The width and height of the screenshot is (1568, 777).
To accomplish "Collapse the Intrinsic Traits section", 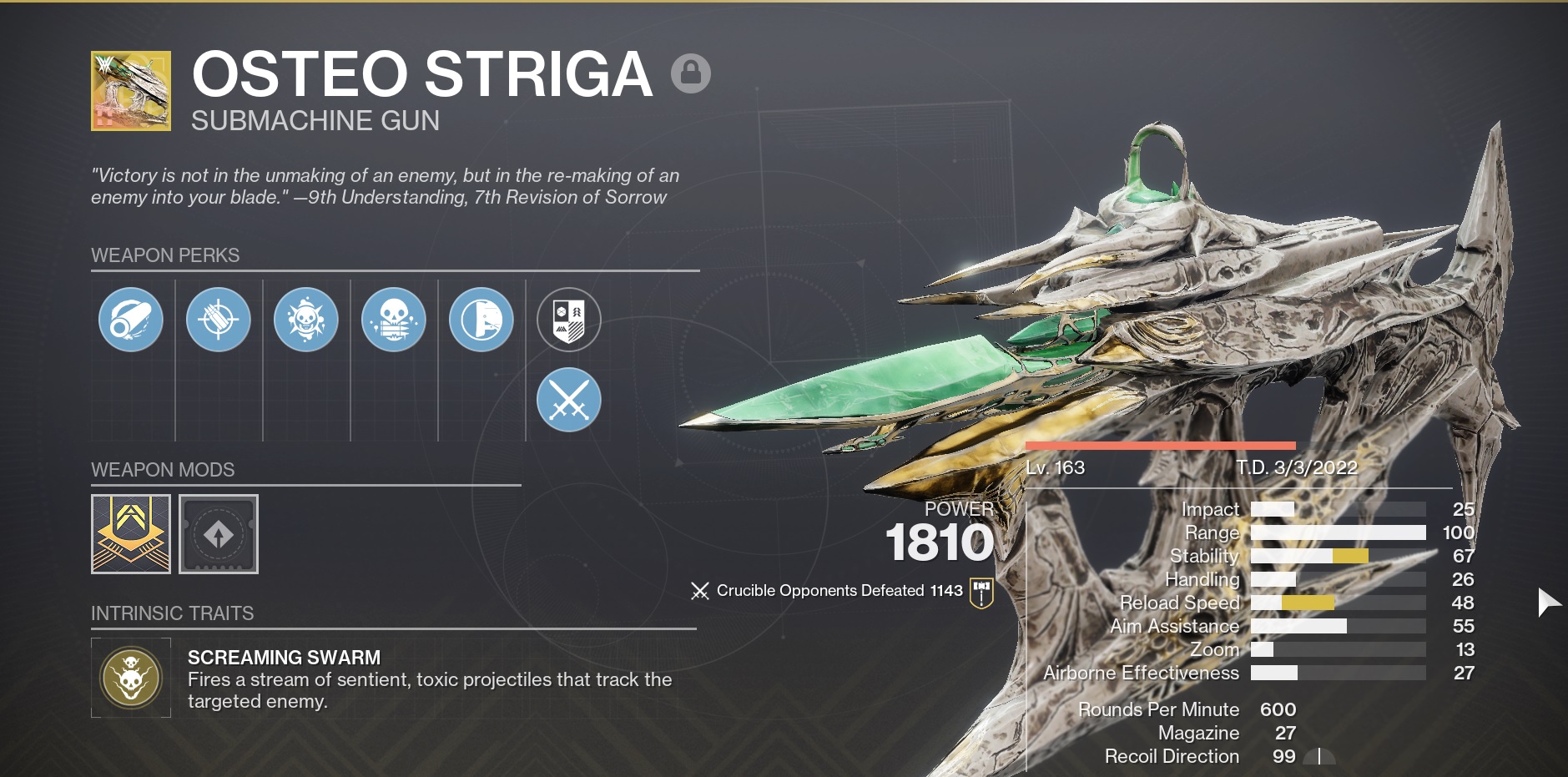I will (x=171, y=613).
